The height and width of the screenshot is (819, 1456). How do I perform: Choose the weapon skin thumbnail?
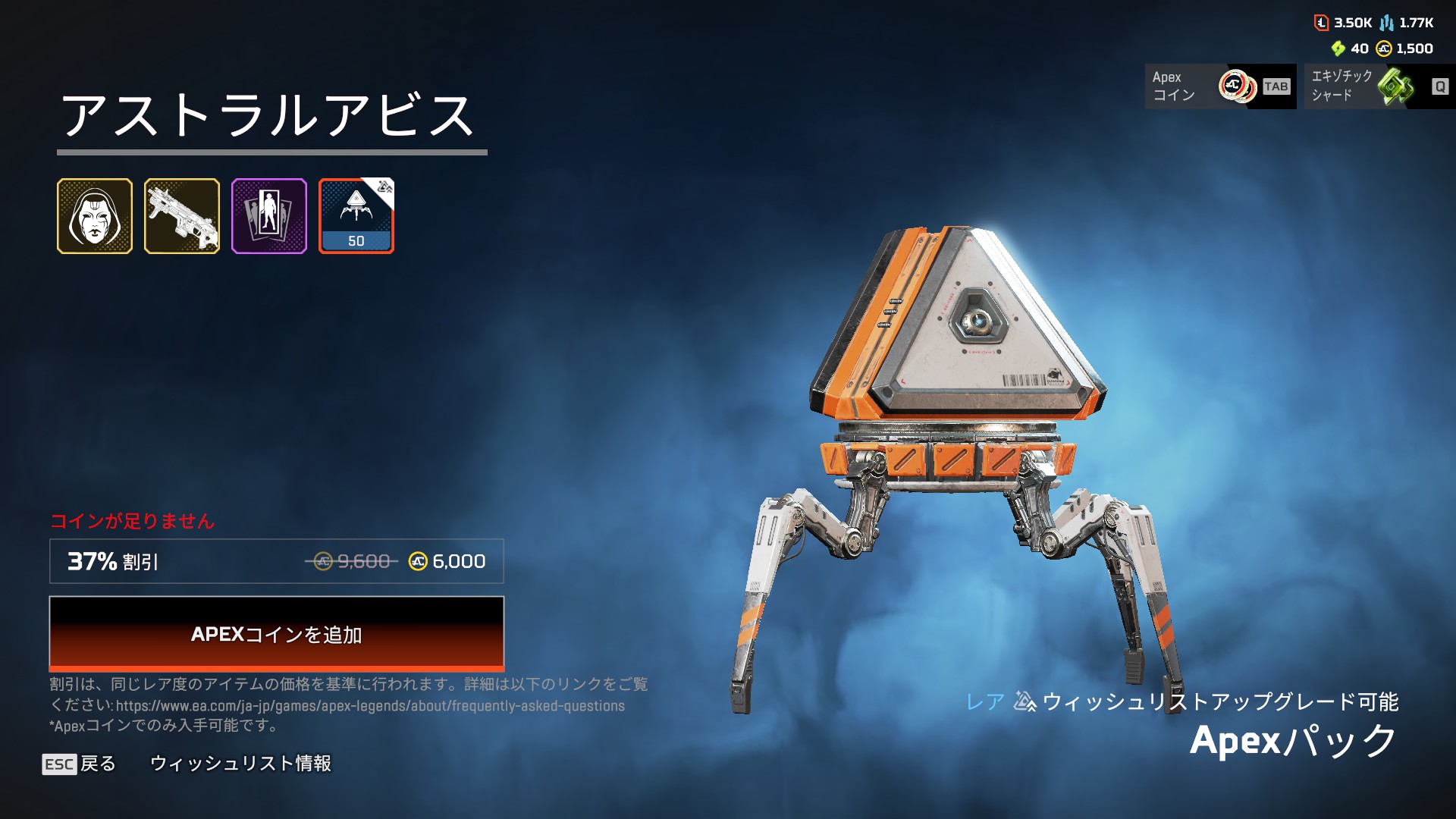pyautogui.click(x=182, y=216)
